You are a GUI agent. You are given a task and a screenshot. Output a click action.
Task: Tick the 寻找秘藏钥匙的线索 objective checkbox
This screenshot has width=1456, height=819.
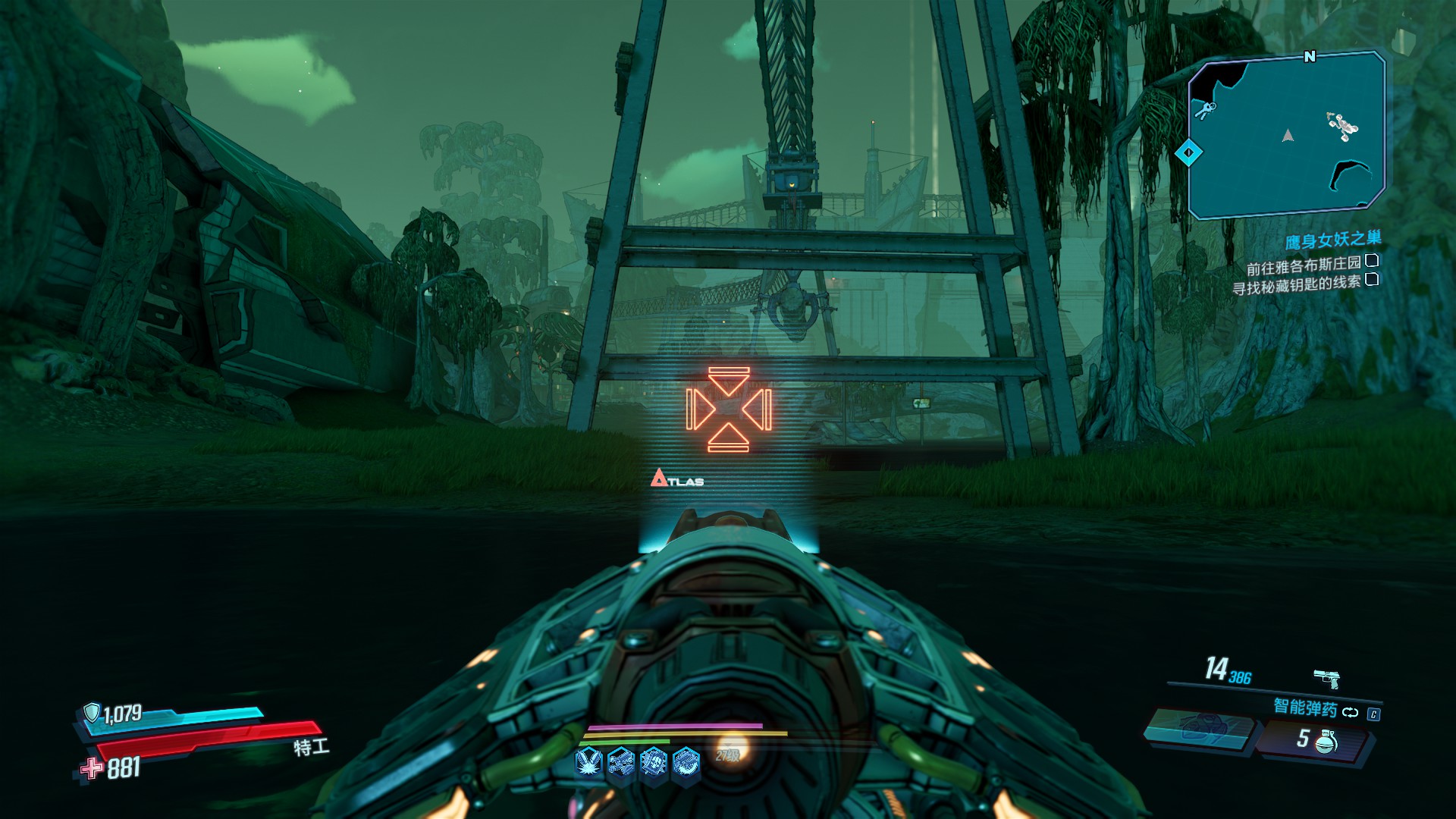pos(1371,280)
